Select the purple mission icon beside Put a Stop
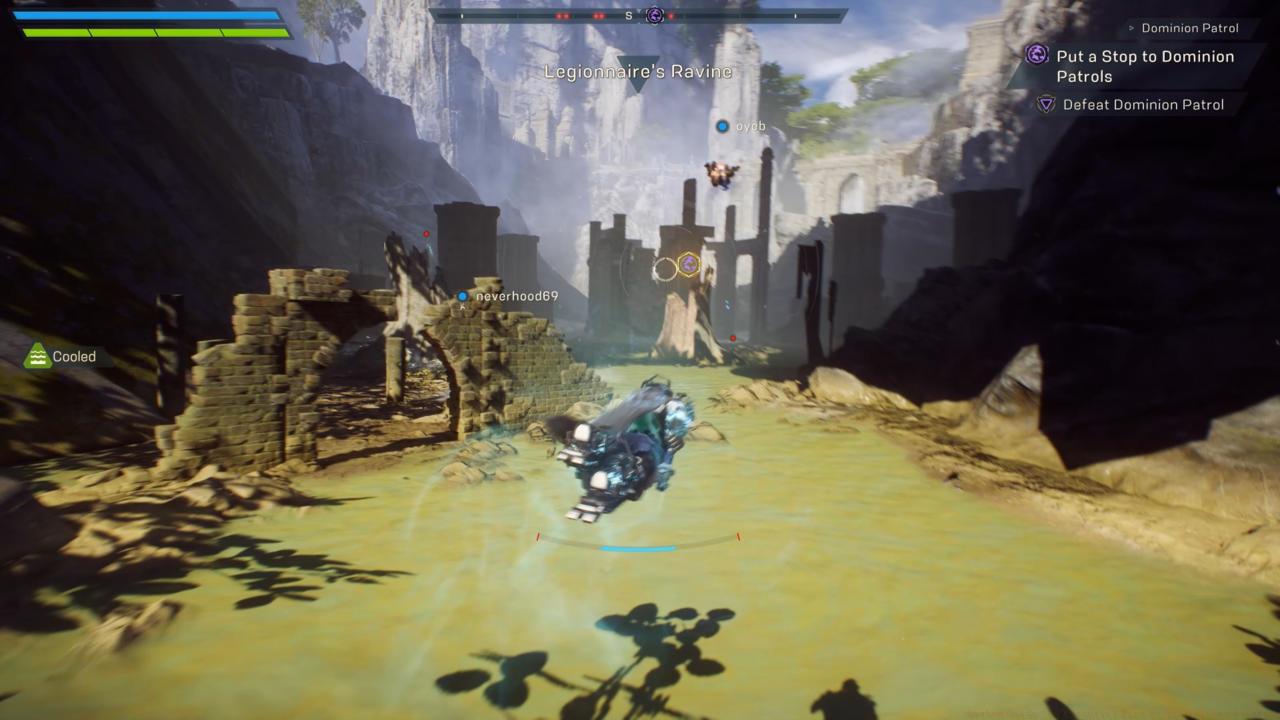Viewport: 1280px width, 720px height. pyautogui.click(x=1036, y=56)
